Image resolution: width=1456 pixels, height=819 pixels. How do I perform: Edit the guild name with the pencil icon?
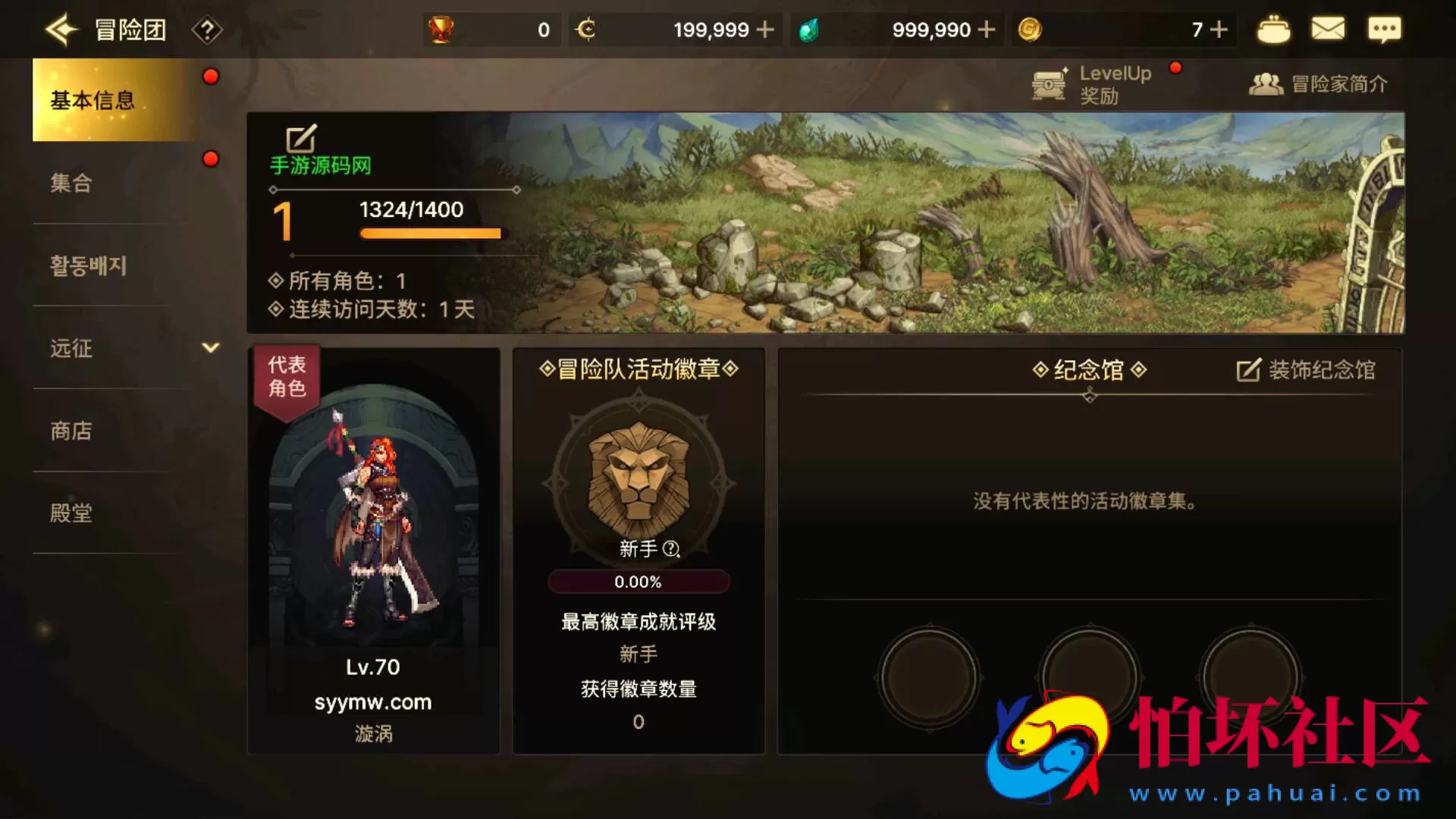pyautogui.click(x=300, y=139)
